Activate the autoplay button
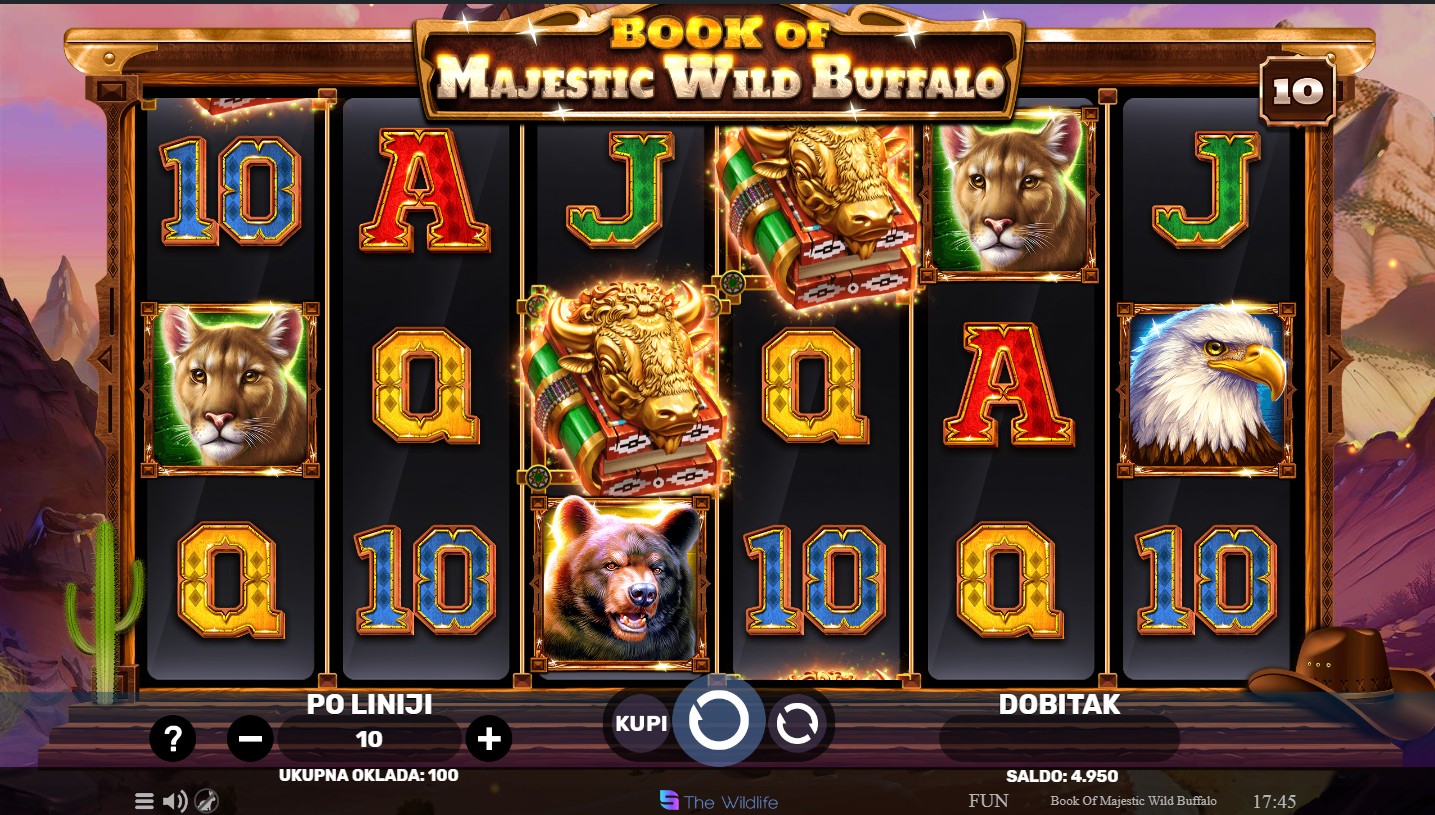The height and width of the screenshot is (815, 1435). coord(797,722)
